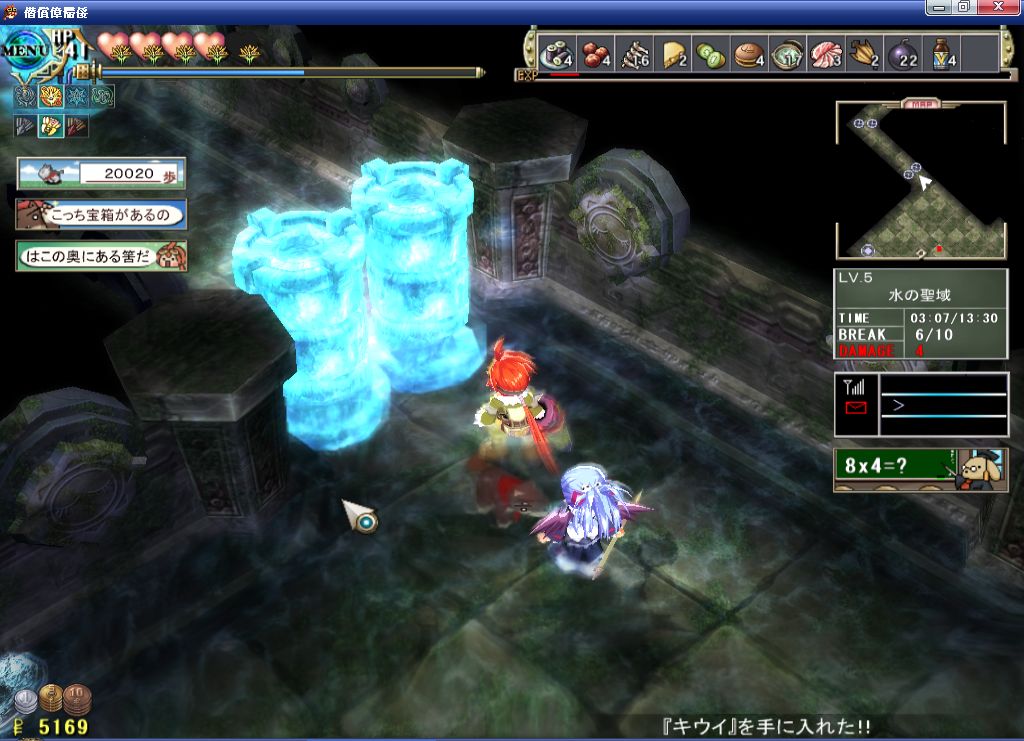Choose the green swirl element icon

click(x=102, y=97)
